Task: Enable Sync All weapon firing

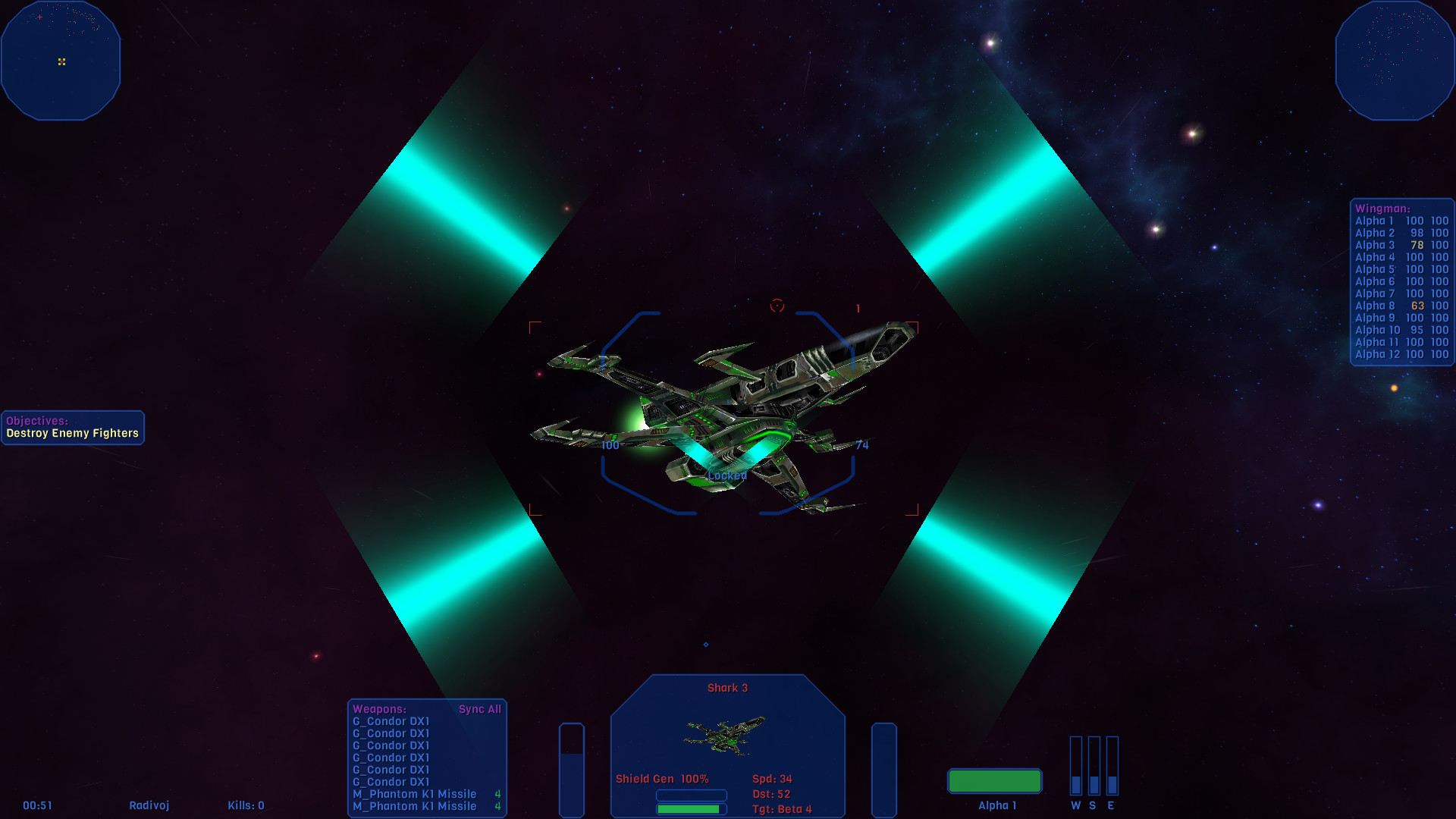Action: (x=480, y=709)
